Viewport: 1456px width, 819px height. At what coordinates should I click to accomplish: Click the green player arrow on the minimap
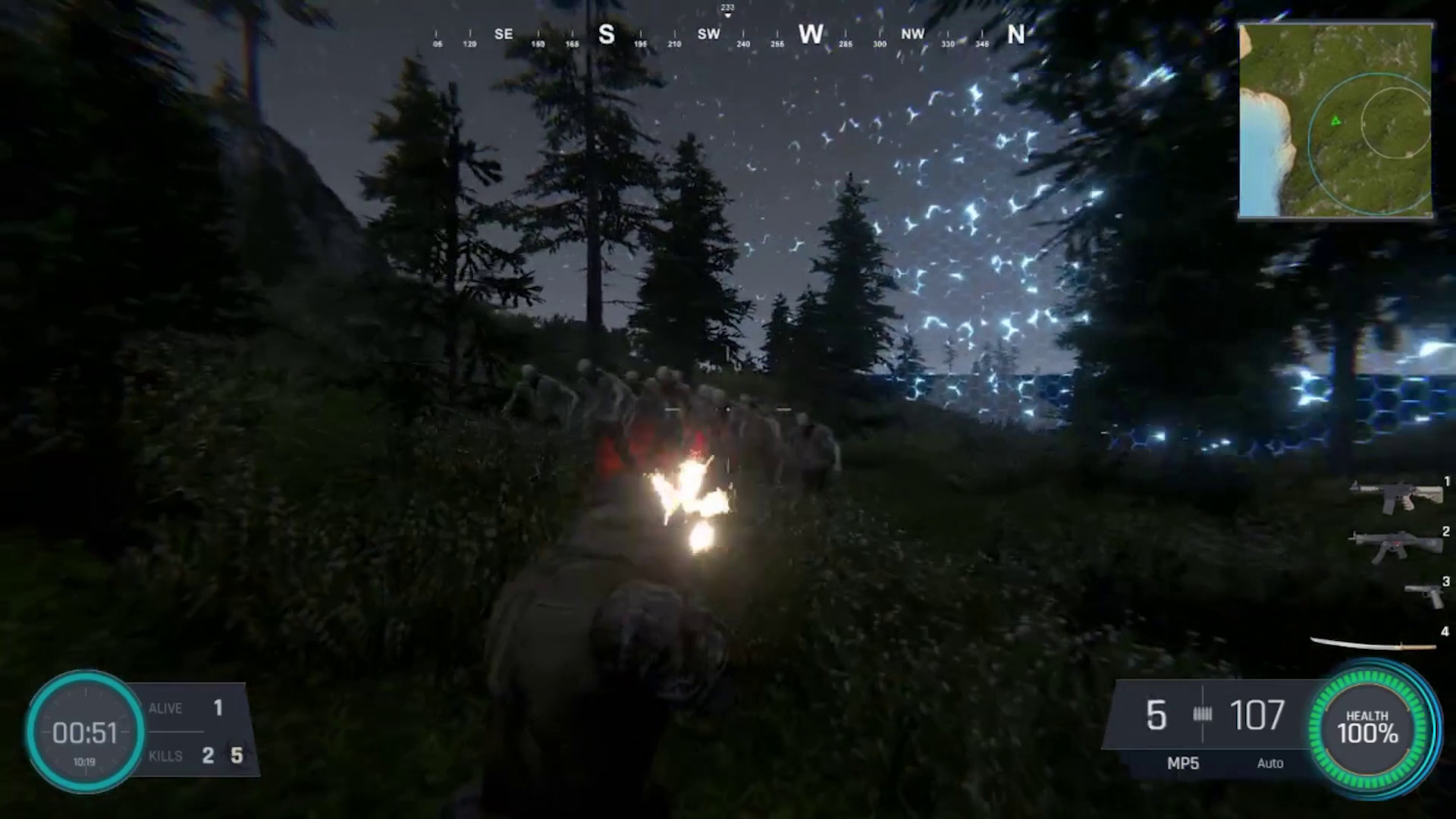pos(1334,121)
